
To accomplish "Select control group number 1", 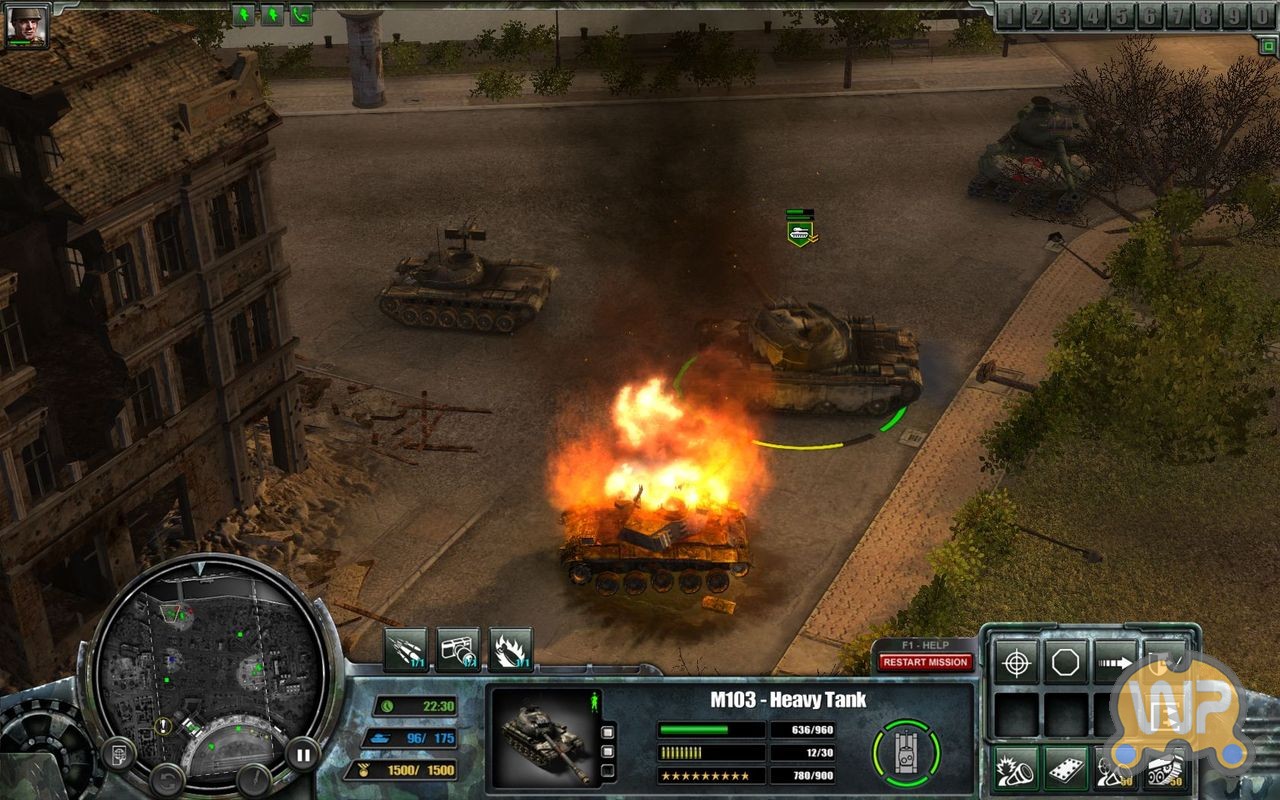I will 1009,16.
